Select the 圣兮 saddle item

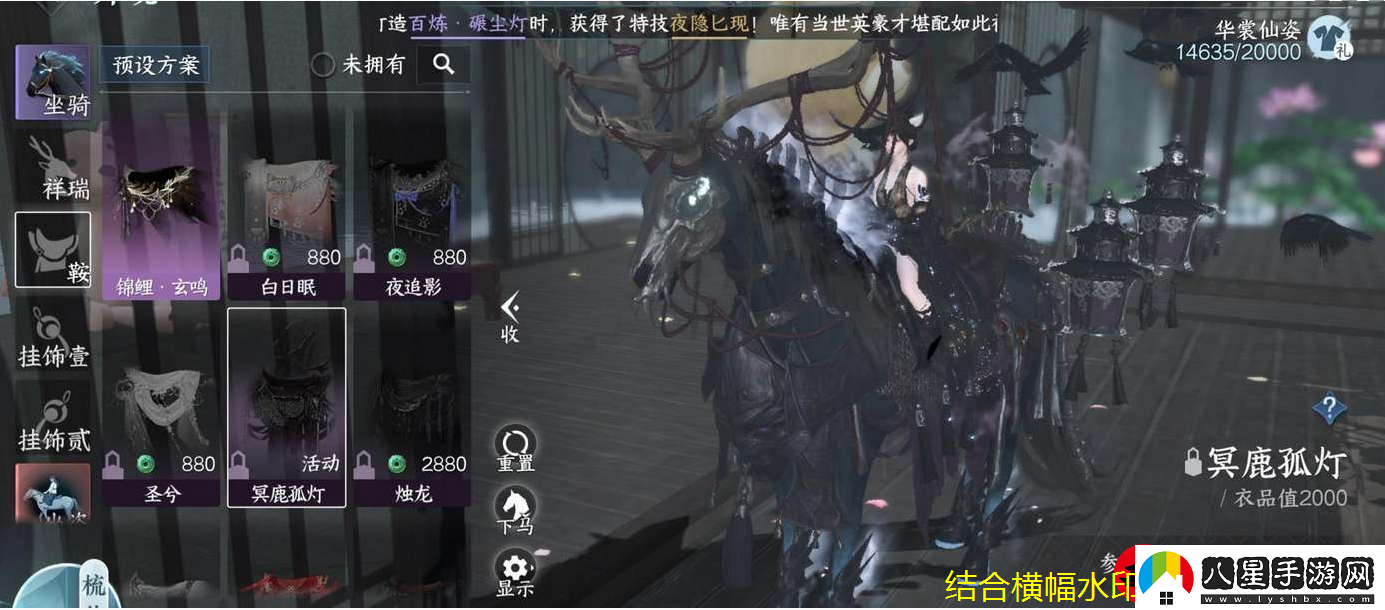[161, 432]
